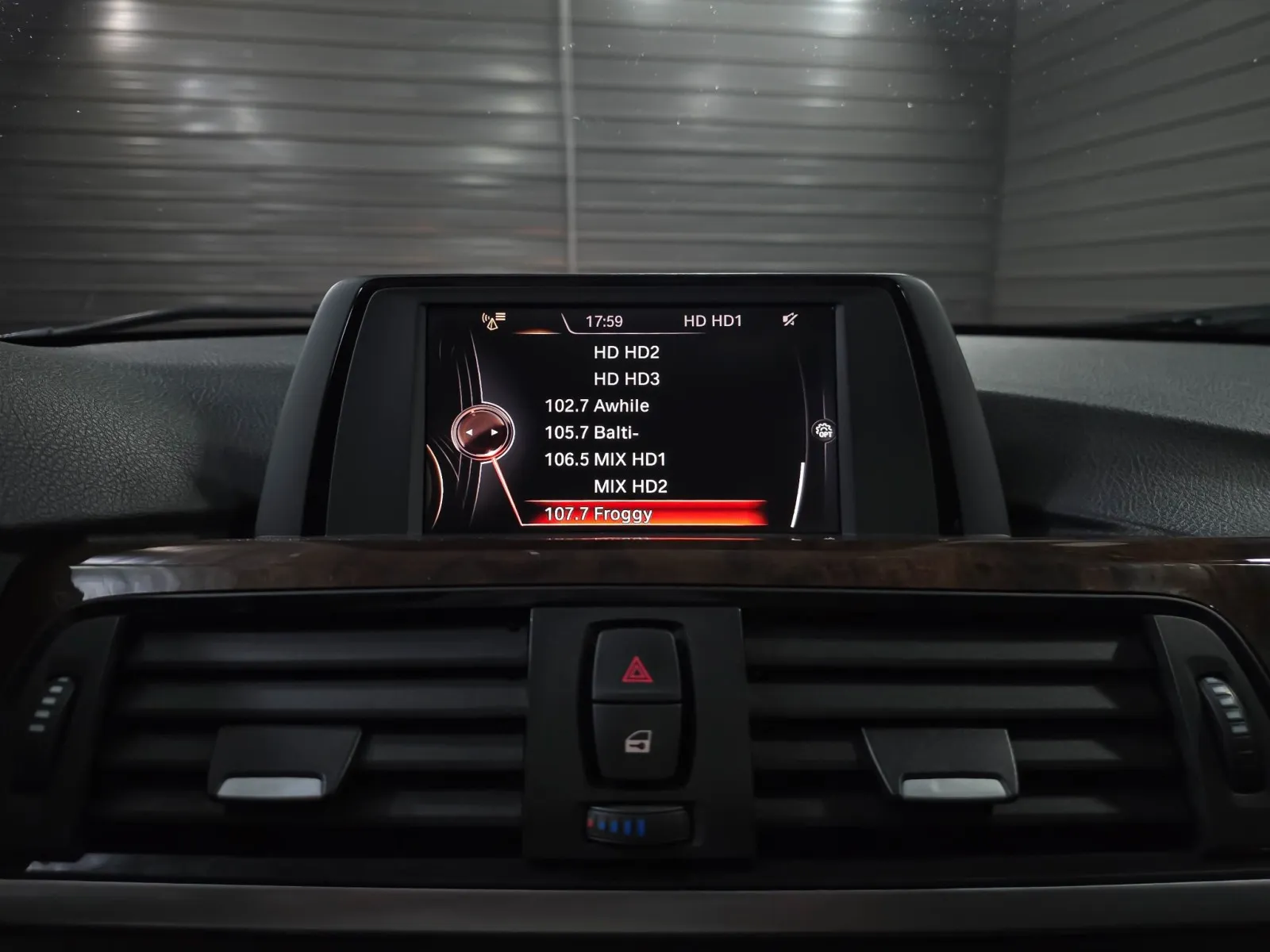Click the round left-right arrow controller

[x=482, y=432]
